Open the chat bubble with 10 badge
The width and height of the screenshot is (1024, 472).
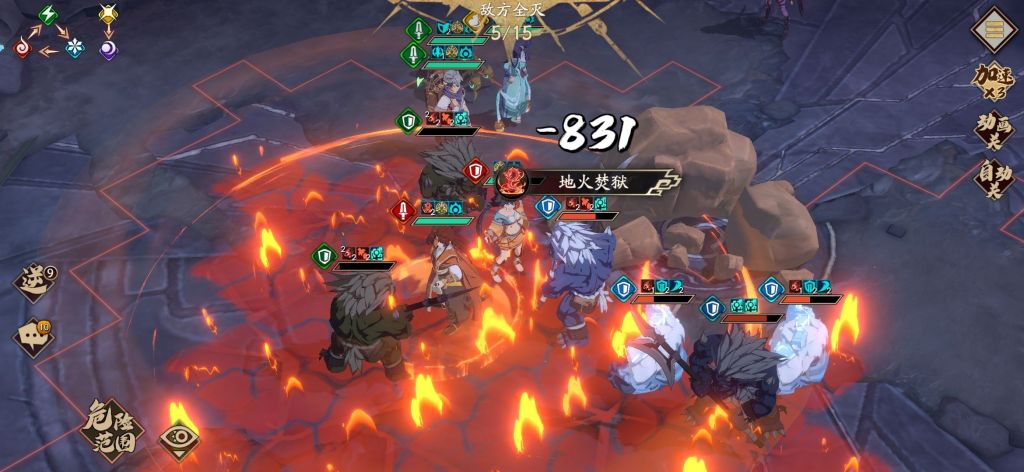click(x=33, y=337)
